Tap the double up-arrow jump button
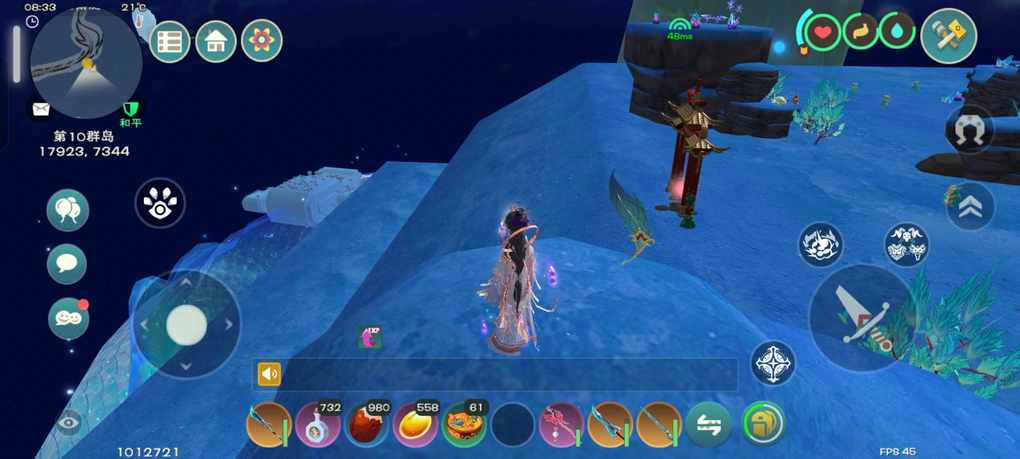Screen dimensions: 1020x459 click(x=970, y=207)
